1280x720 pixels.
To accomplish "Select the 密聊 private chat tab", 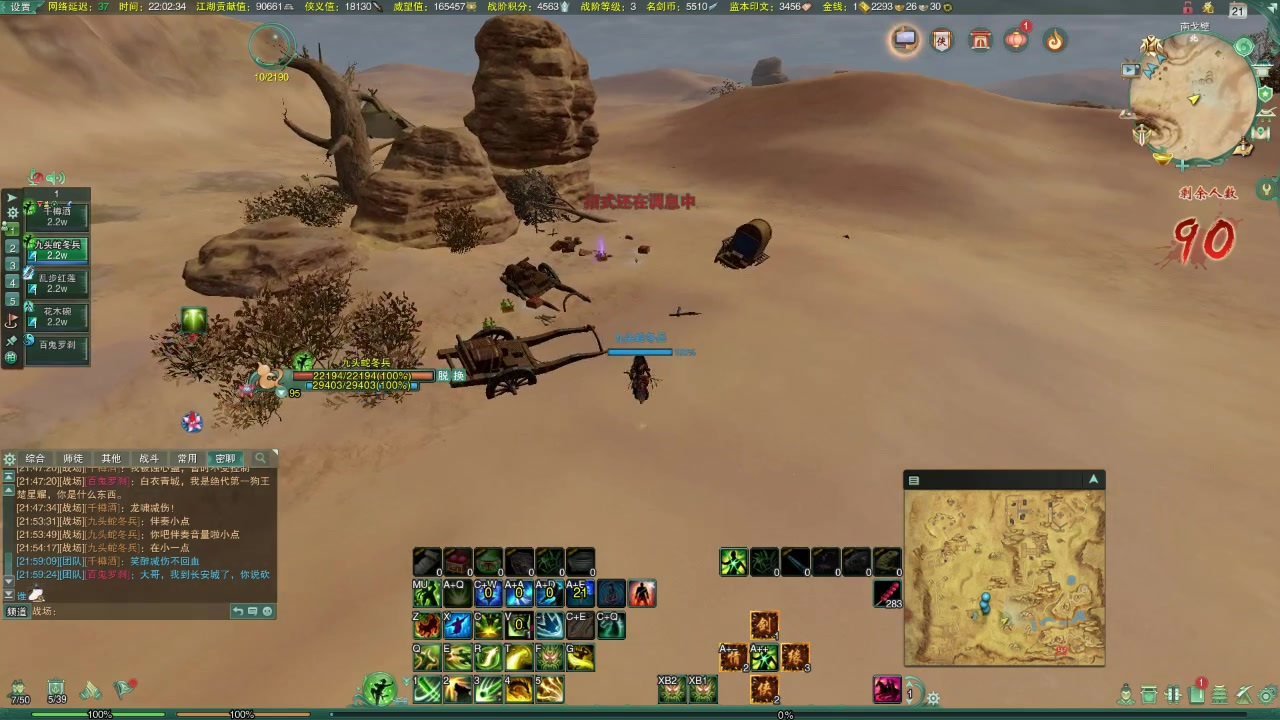I will (x=225, y=458).
